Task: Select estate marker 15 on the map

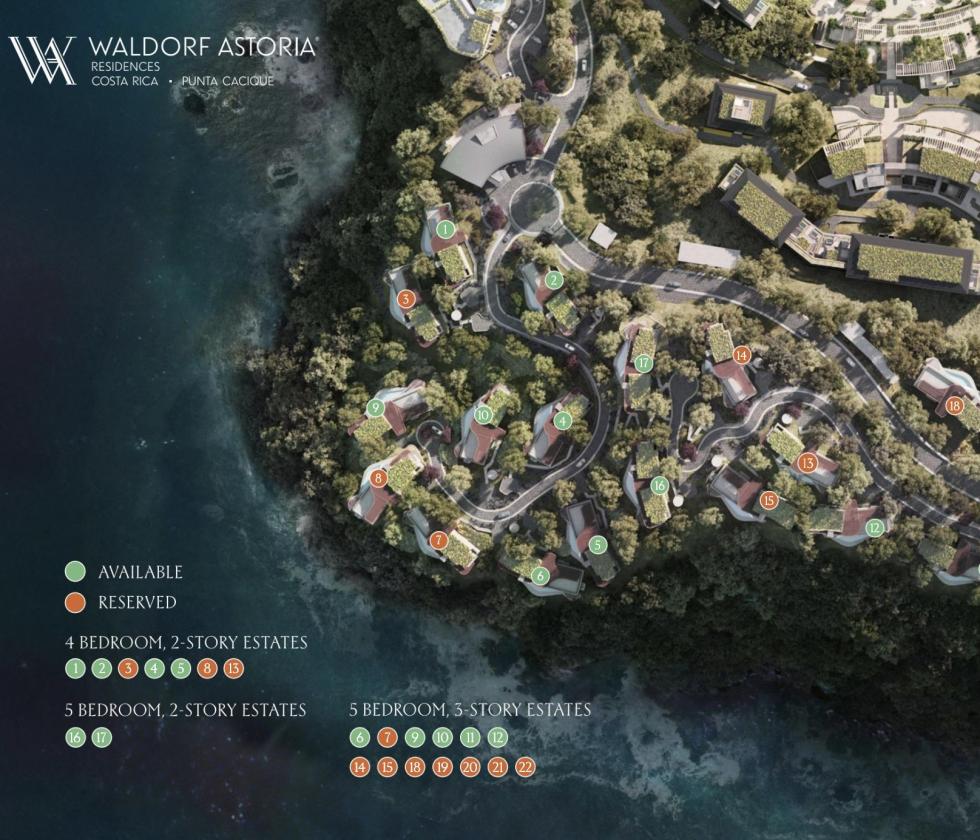Action: [769, 500]
